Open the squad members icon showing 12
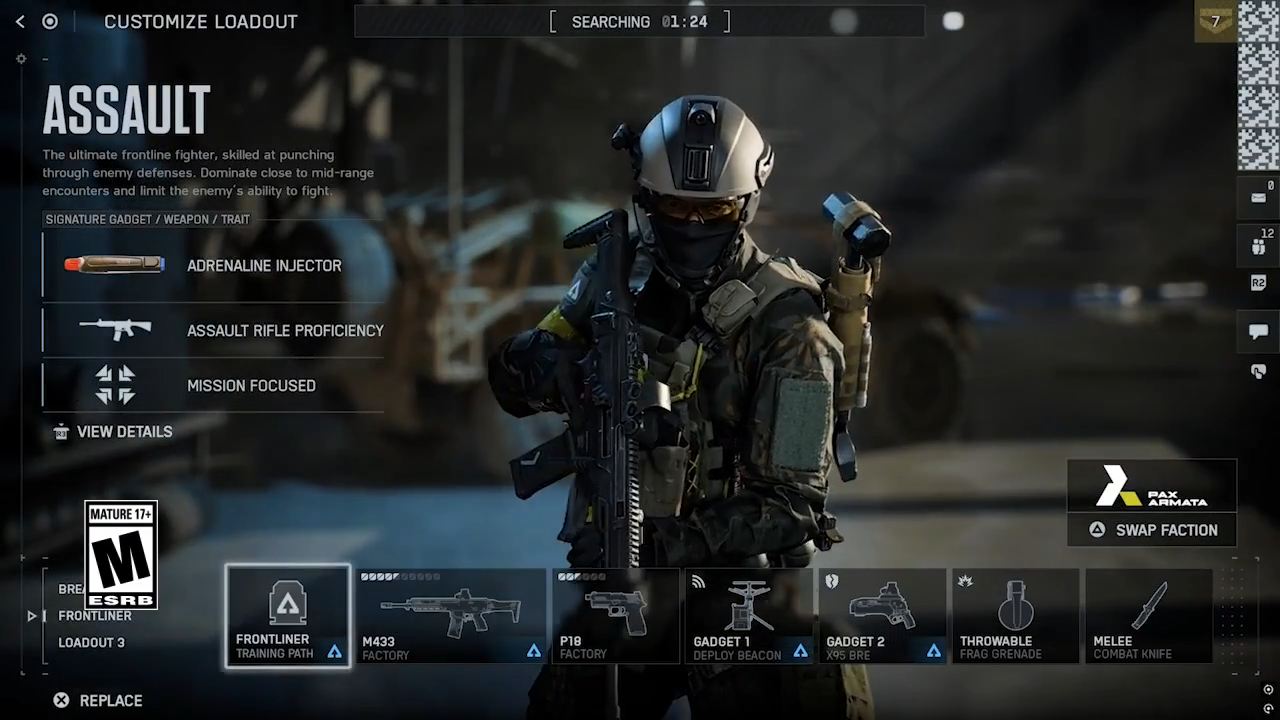The width and height of the screenshot is (1280, 720). tap(1258, 246)
